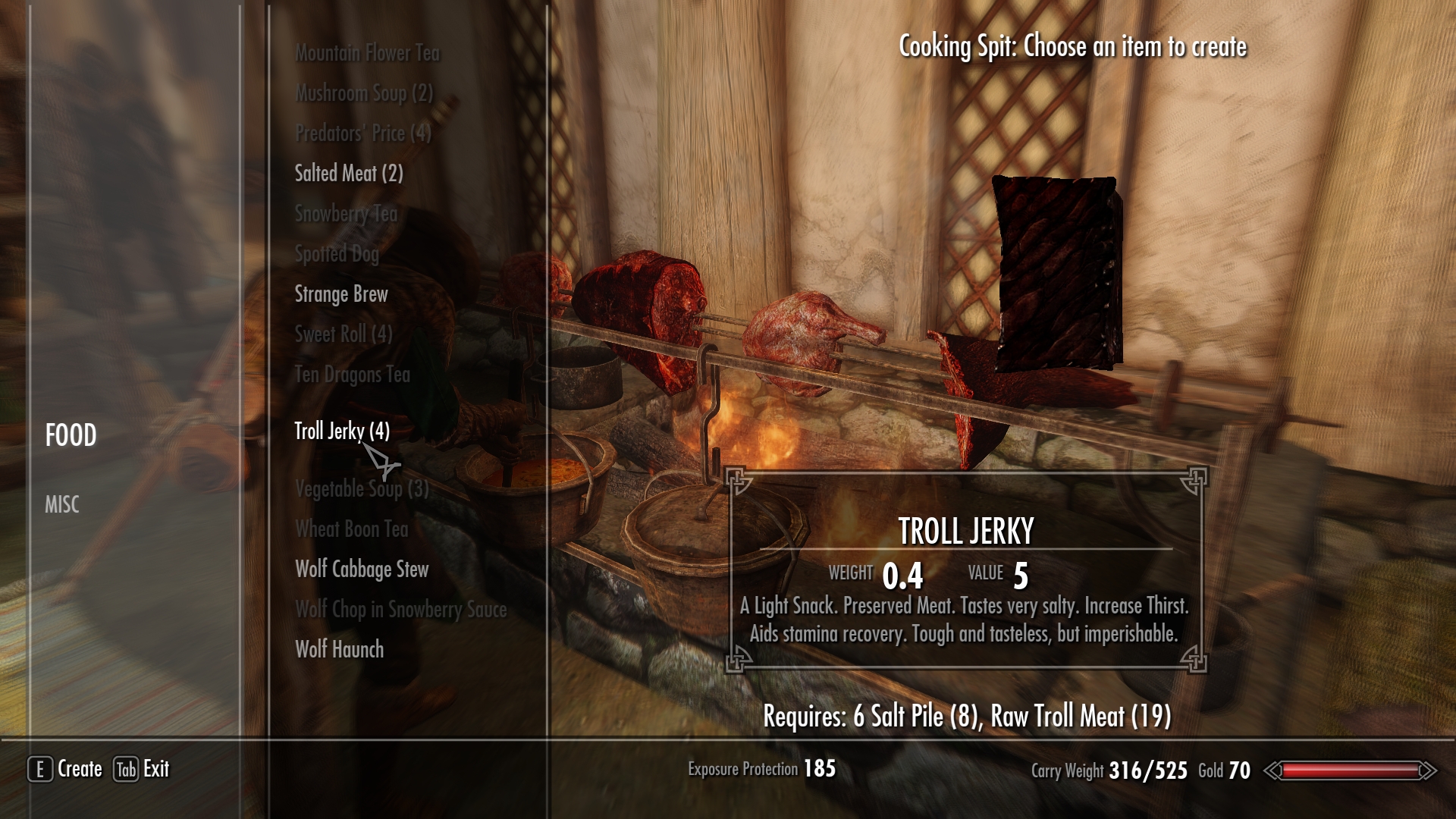Click the highlighted Troll Jerky recipe
Viewport: 1456px width, 819px height.
pyautogui.click(x=342, y=431)
